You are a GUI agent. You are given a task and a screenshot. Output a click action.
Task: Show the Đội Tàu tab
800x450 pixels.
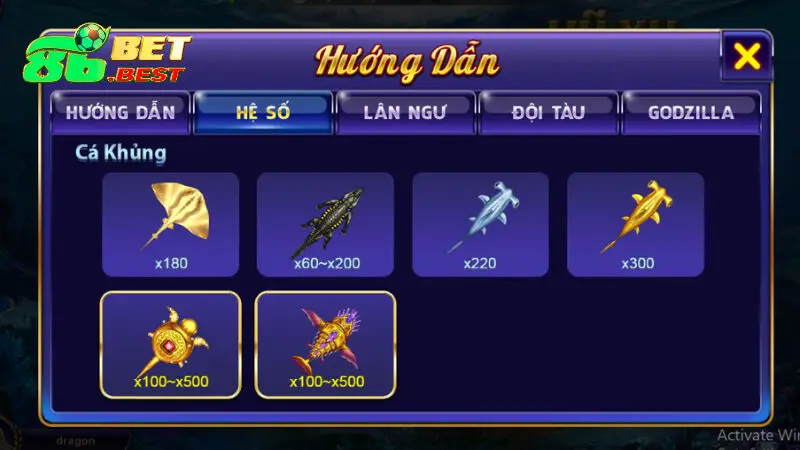[548, 111]
